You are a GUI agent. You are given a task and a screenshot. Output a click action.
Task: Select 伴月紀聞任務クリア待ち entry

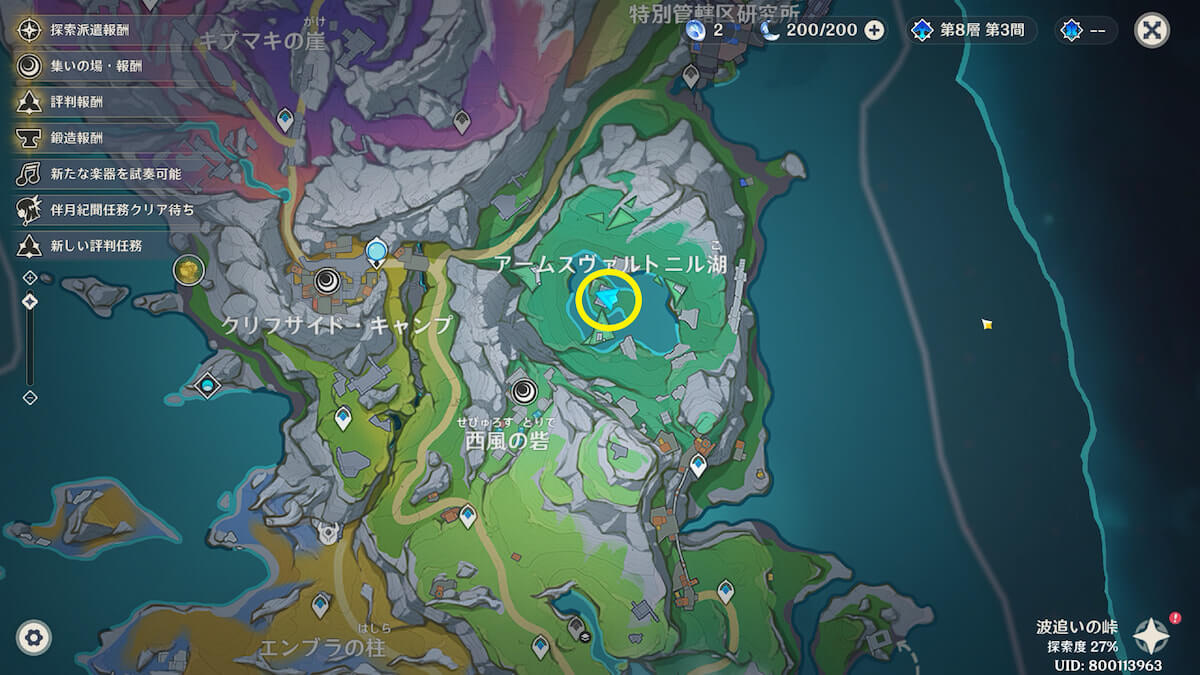122,210
